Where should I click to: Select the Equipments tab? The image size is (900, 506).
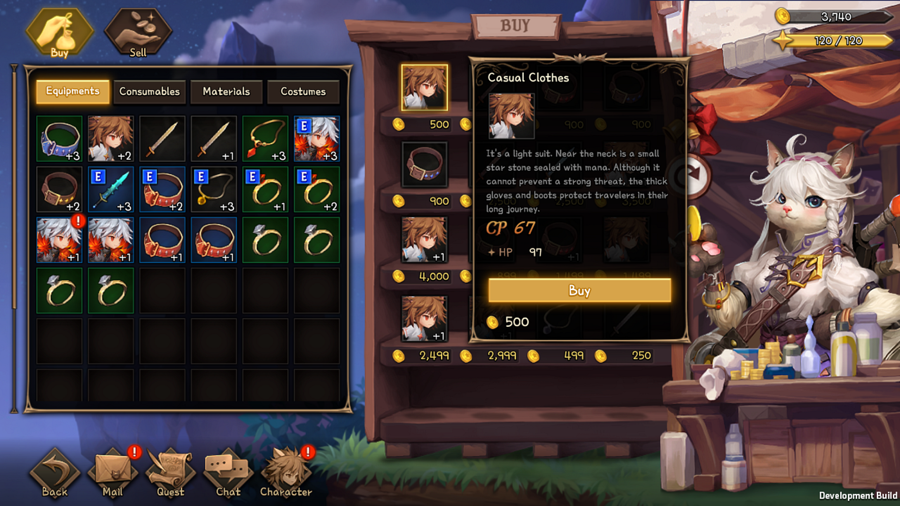pyautogui.click(x=73, y=92)
